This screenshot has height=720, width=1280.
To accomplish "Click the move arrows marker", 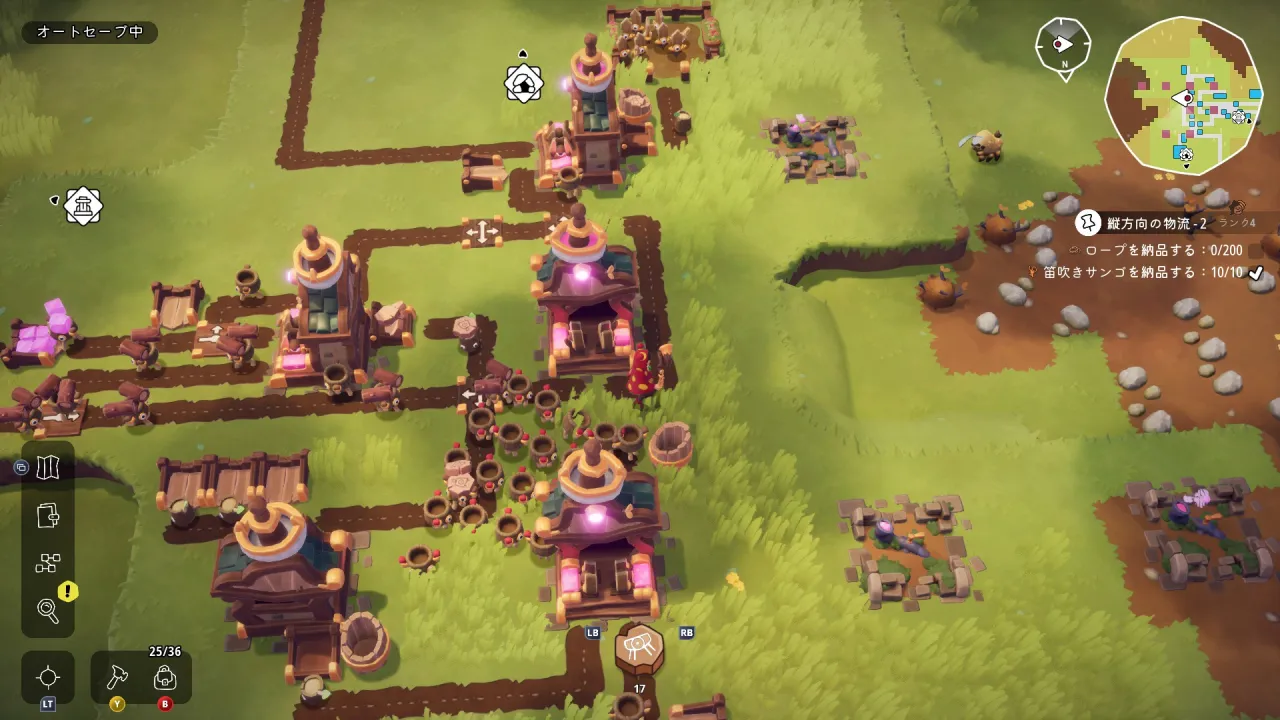I will coord(481,232).
